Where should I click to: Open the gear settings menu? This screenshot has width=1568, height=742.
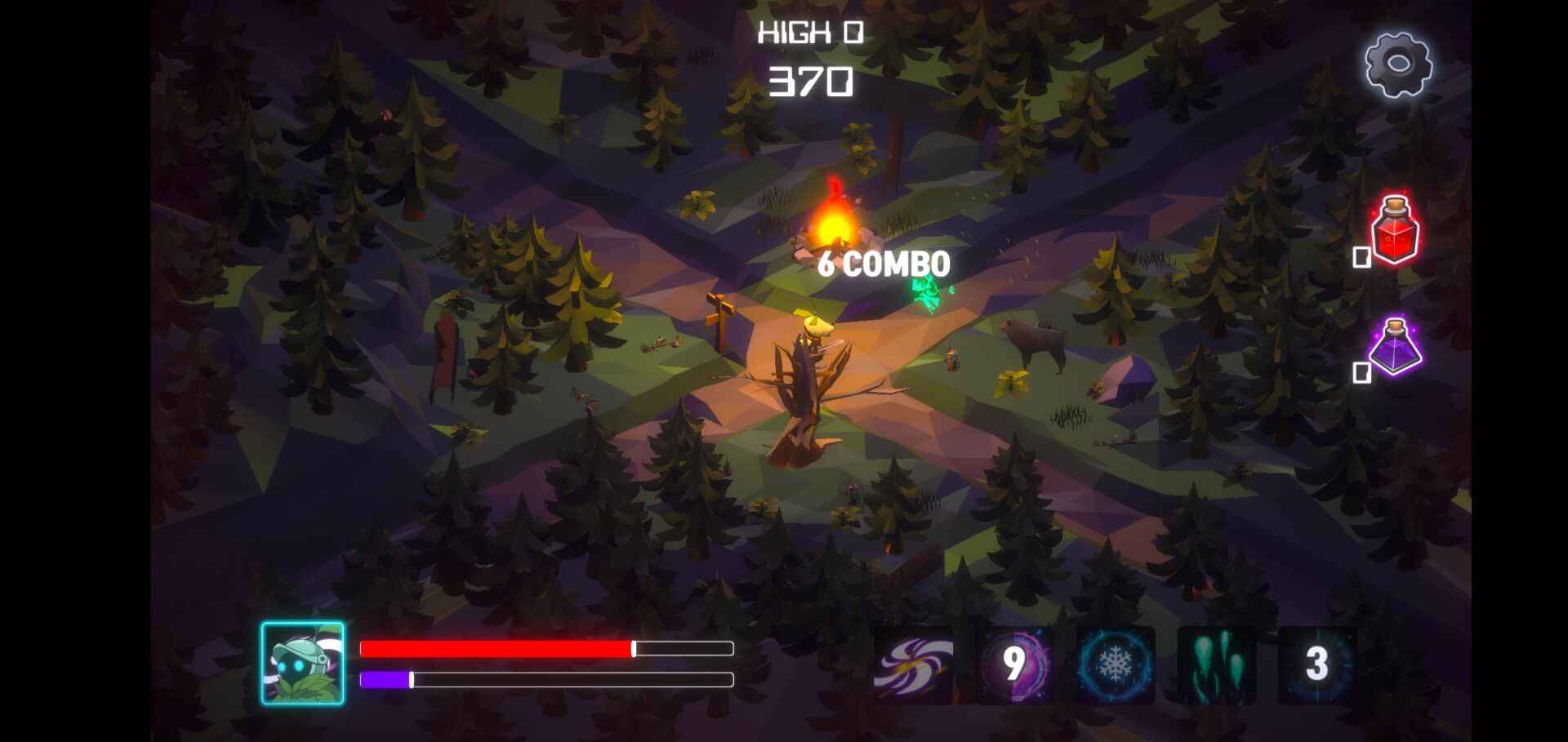1398,65
